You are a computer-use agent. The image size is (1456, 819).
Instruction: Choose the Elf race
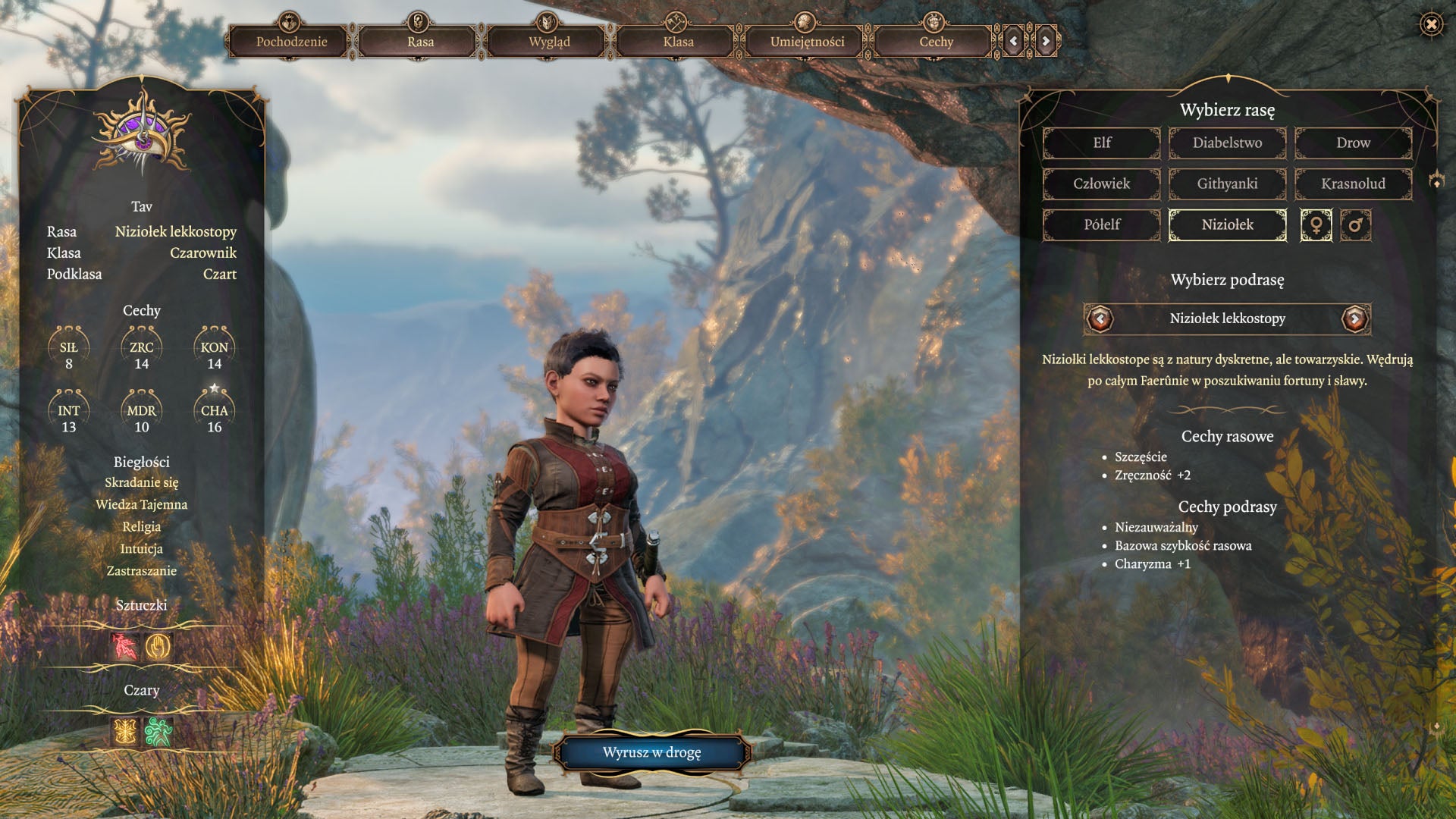[x=1102, y=143]
